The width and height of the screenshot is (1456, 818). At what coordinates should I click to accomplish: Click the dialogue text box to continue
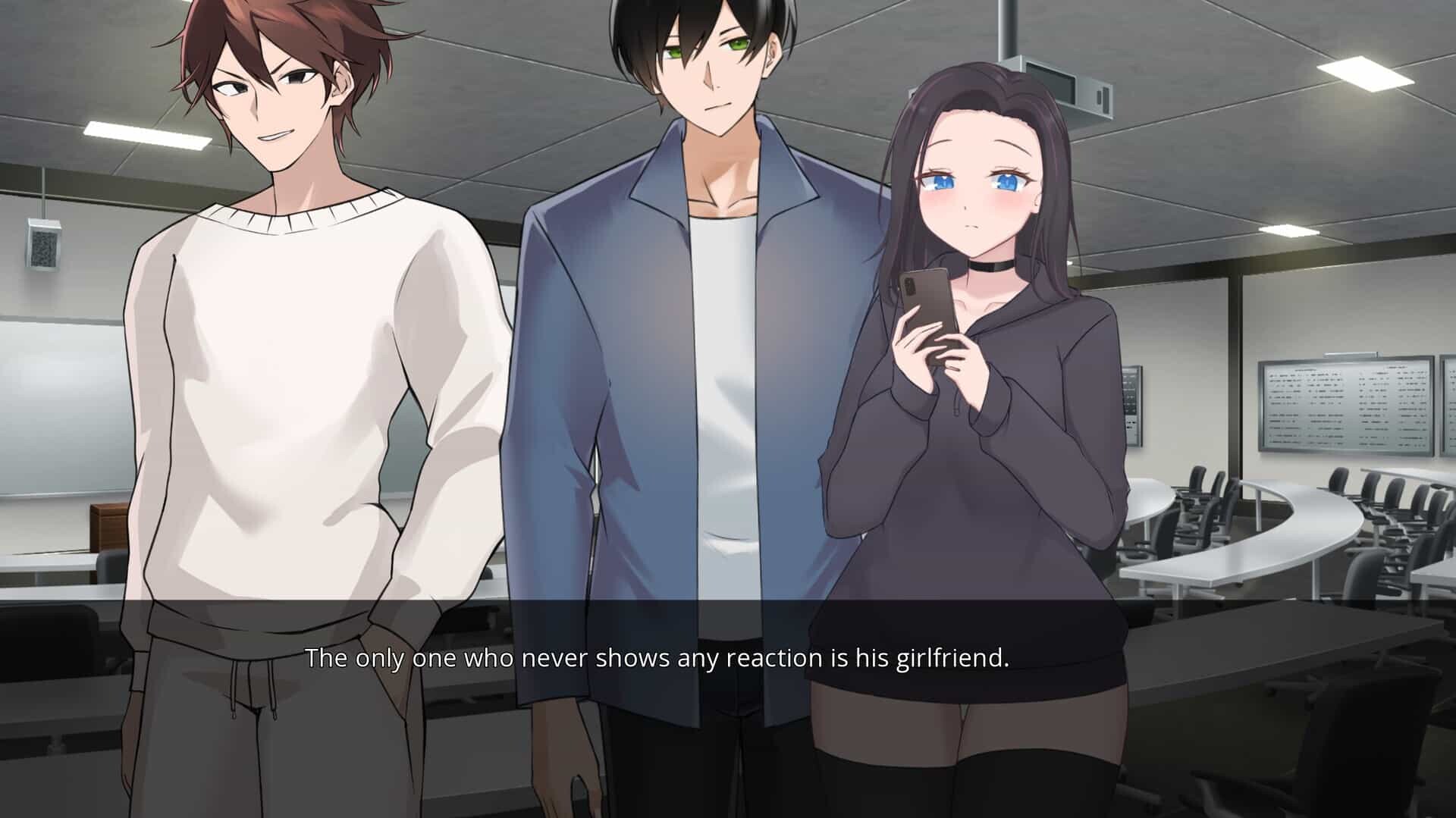click(657, 658)
